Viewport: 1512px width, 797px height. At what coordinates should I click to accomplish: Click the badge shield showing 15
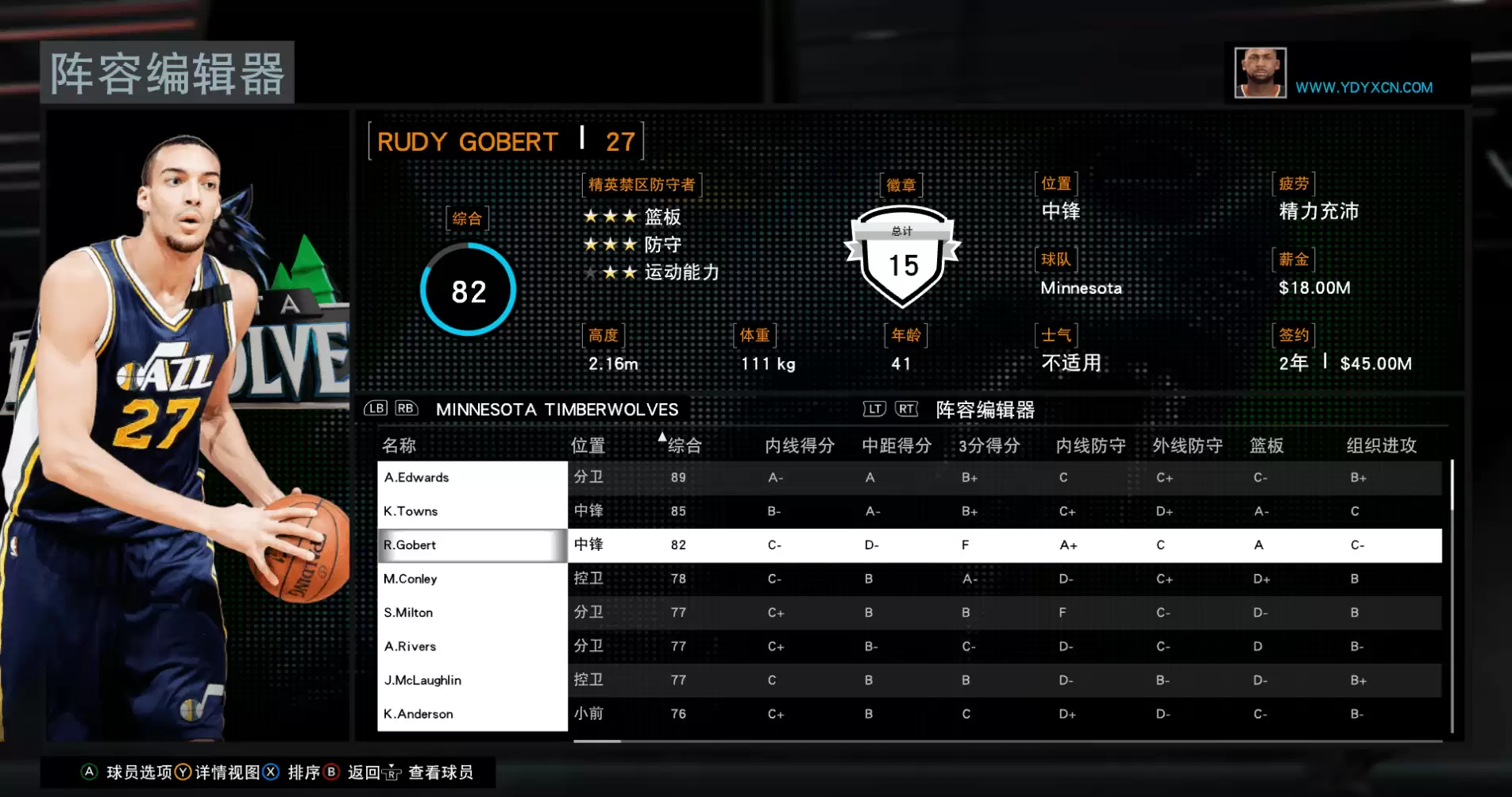pos(903,258)
